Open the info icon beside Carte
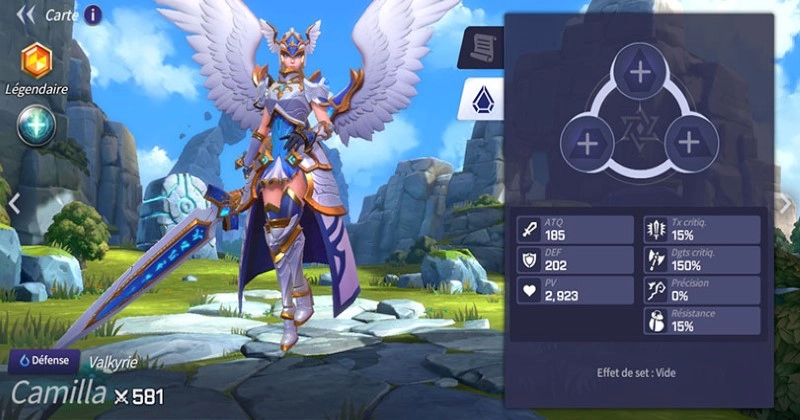 (93, 14)
